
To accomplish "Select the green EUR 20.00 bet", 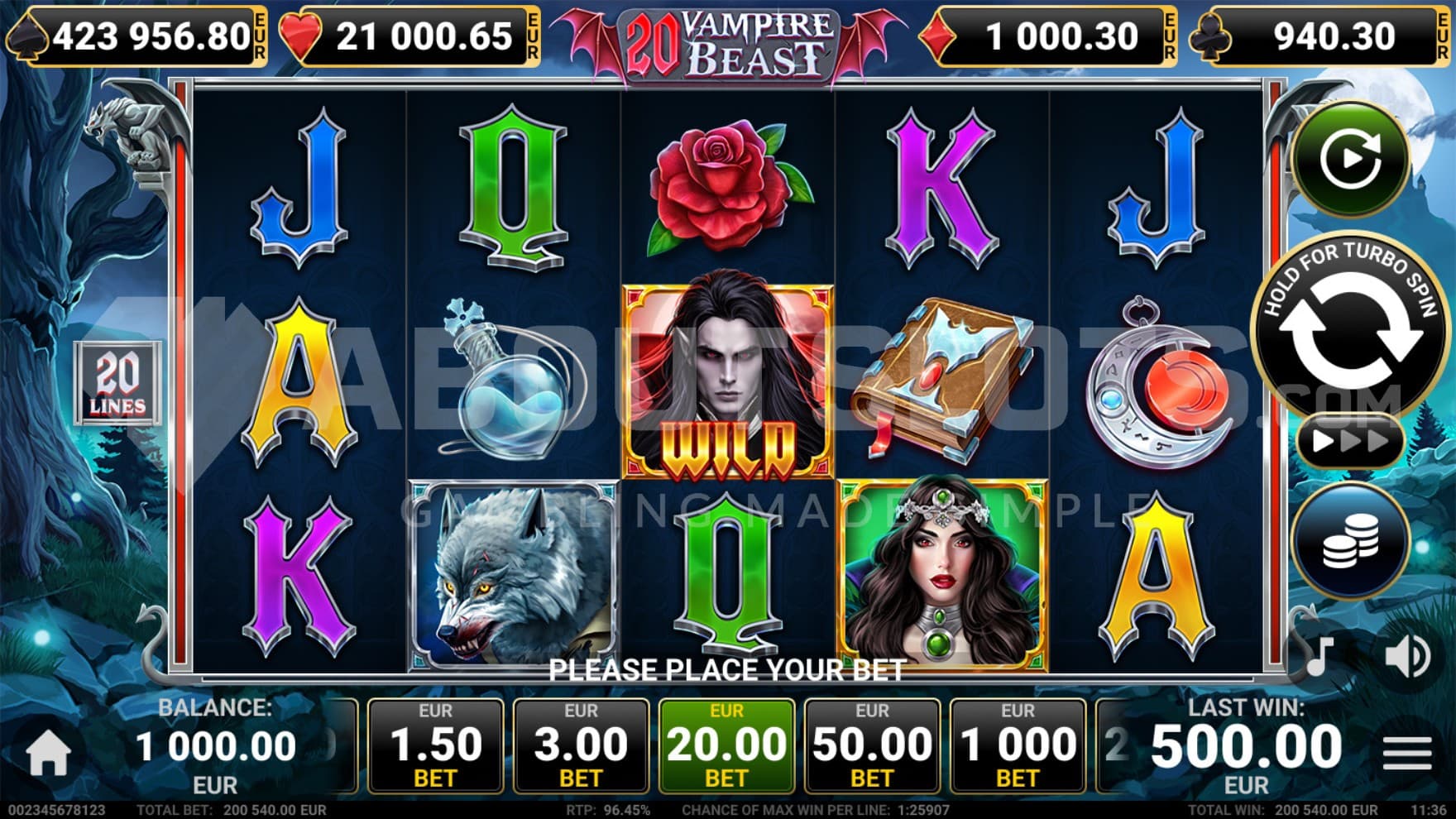I will (726, 746).
